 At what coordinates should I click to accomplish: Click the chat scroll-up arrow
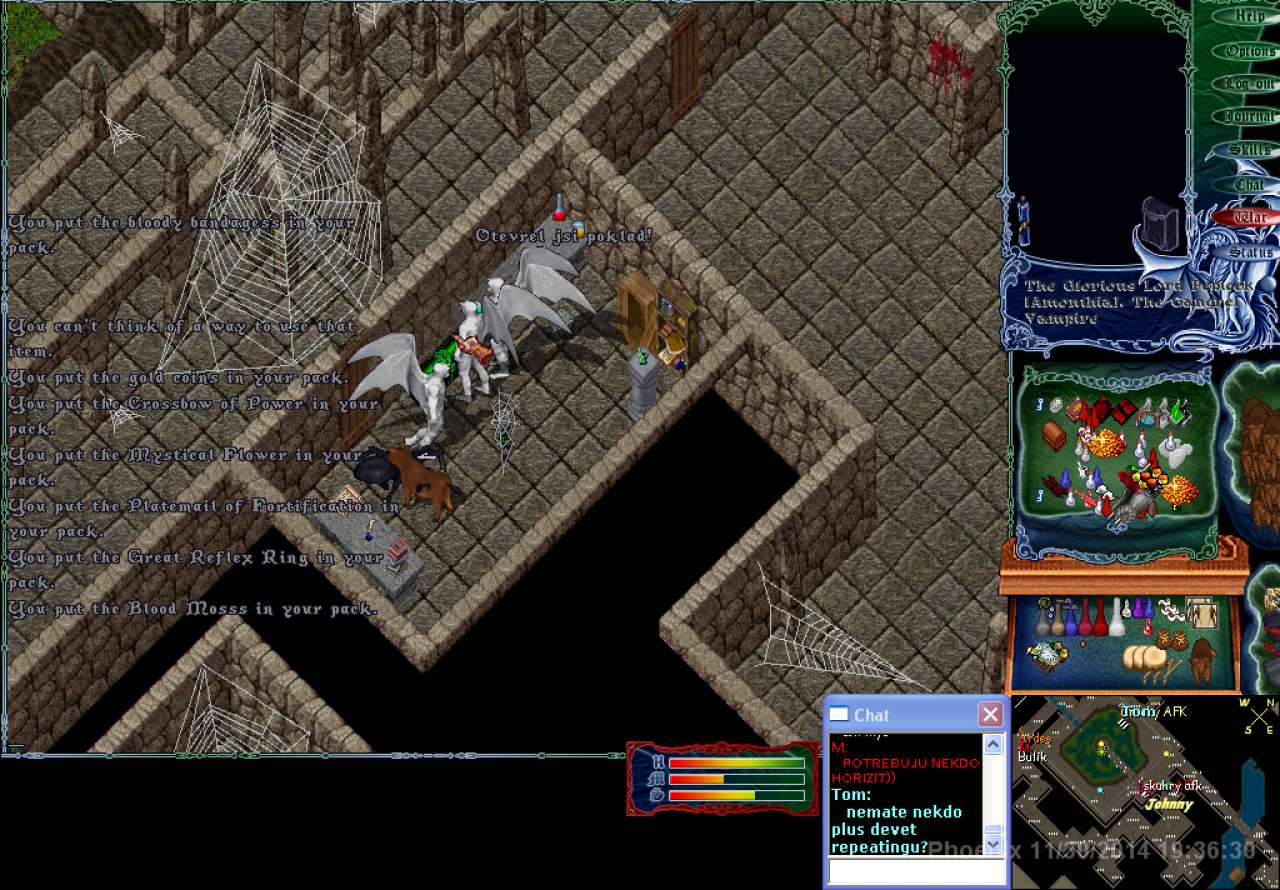pyautogui.click(x=993, y=744)
